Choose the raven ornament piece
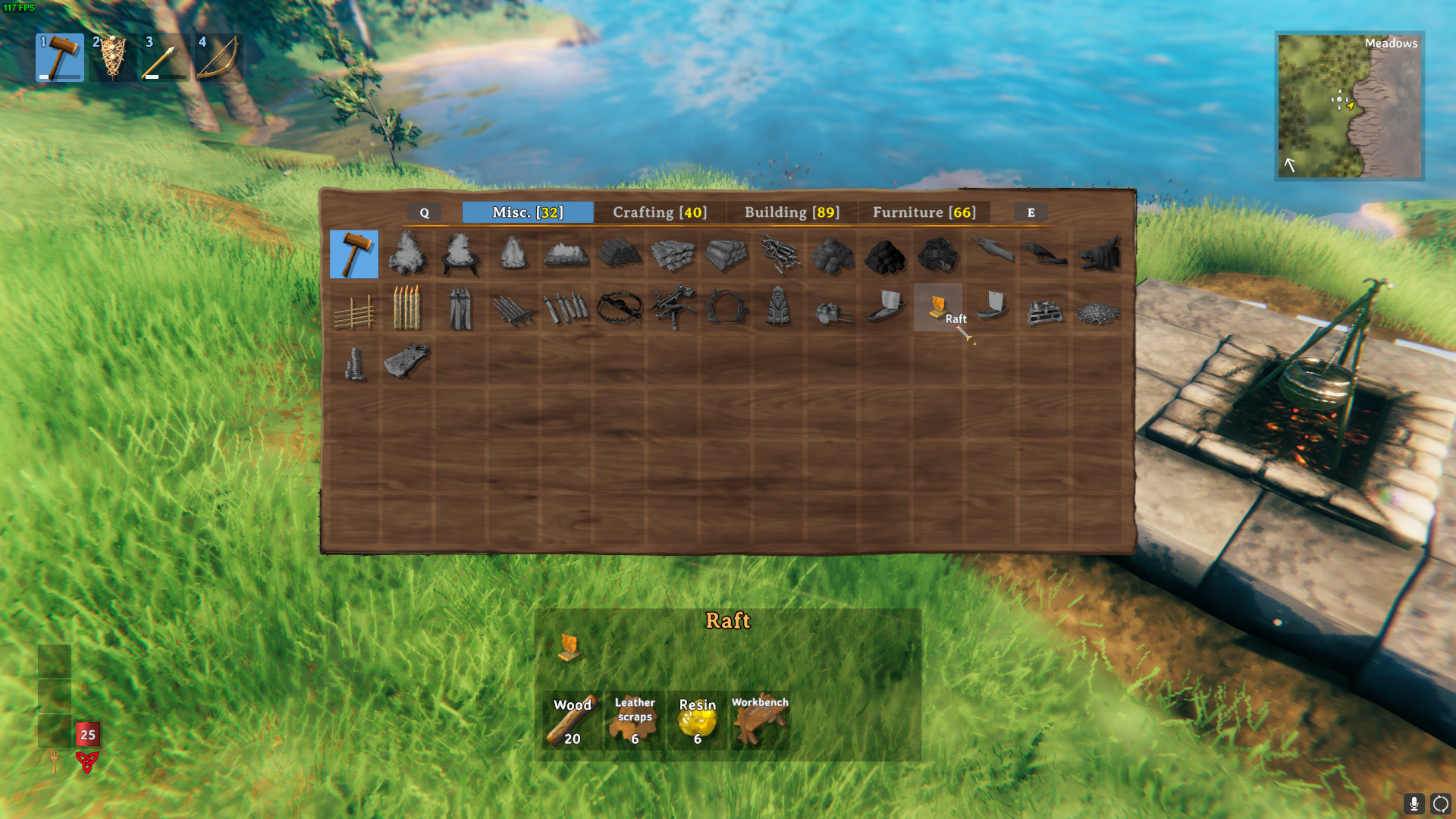This screenshot has width=1456, height=819. 1044,255
